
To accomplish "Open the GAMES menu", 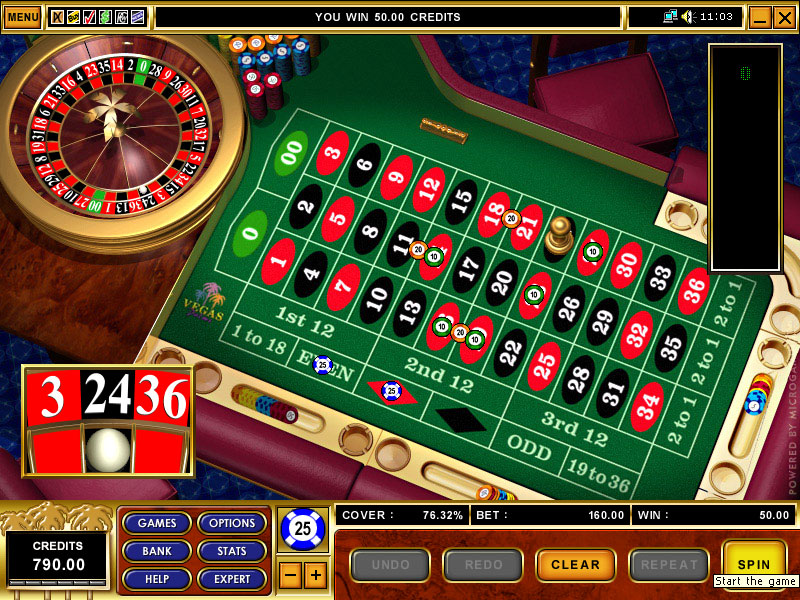I will 157,523.
